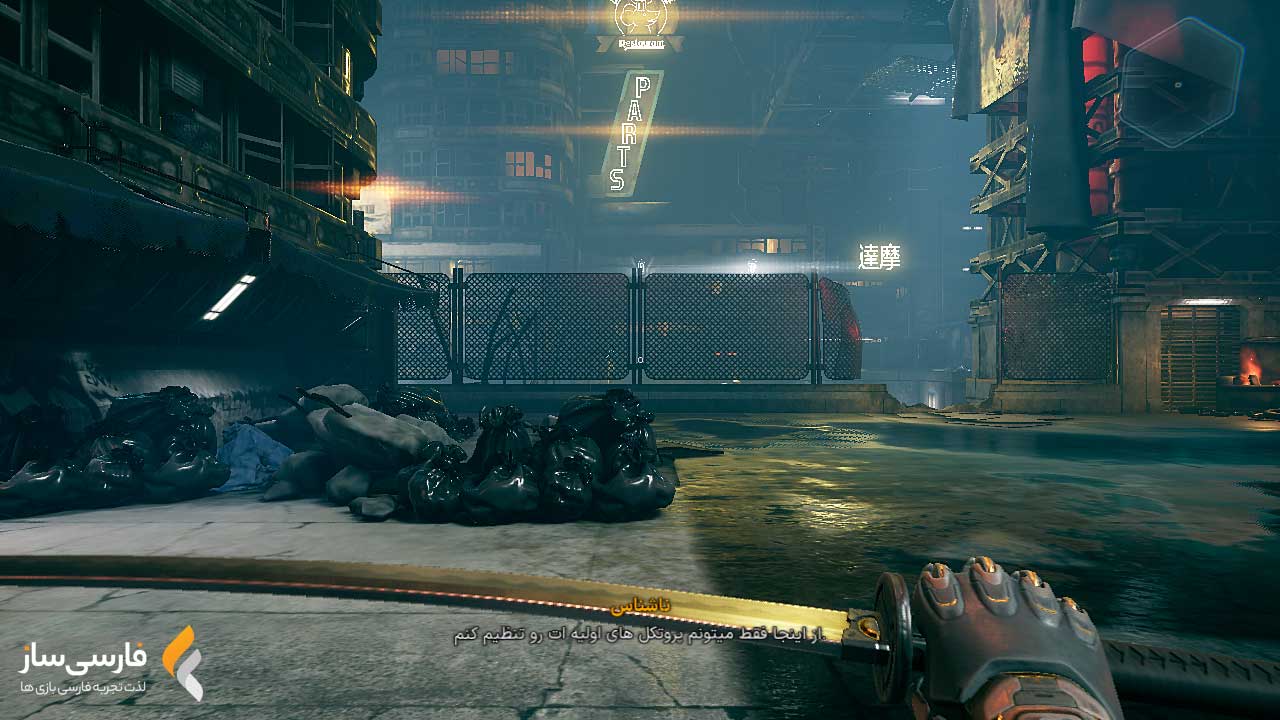This screenshot has height=720, width=1280.
Task: Click the hexagonal HUD indicator
Action: [x=1181, y=82]
